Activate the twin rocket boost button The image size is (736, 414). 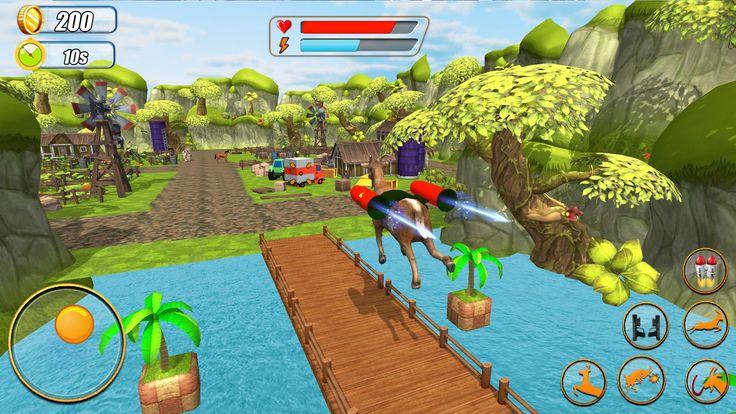tap(704, 270)
